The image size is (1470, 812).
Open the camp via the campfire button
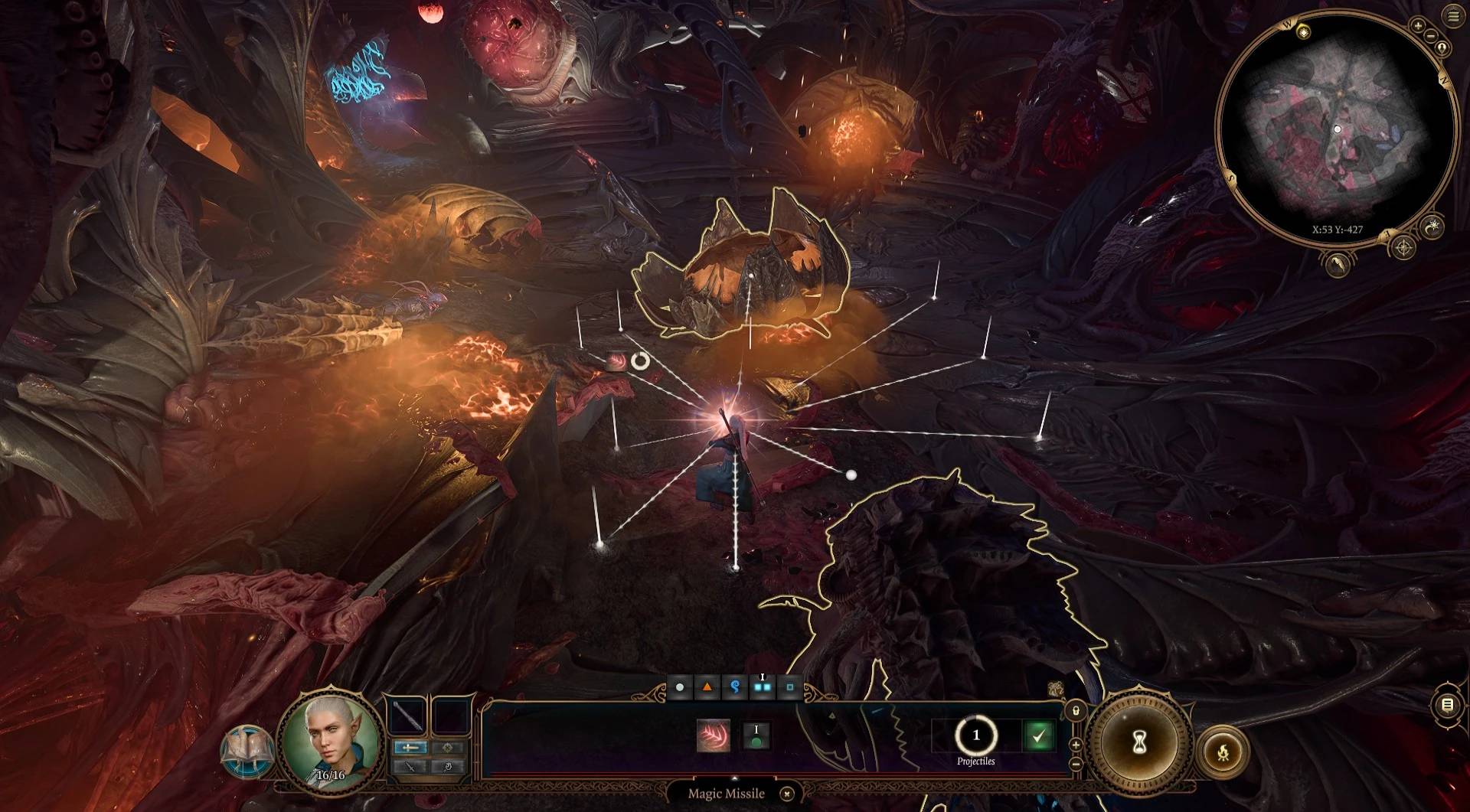1223,754
